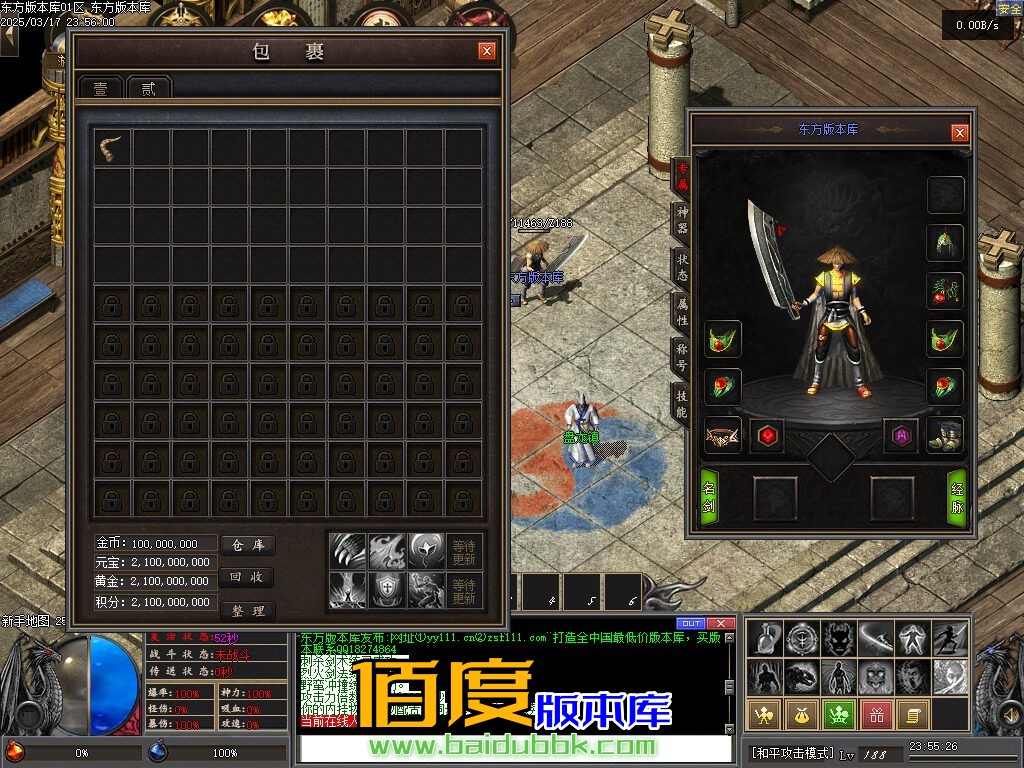The image size is (1024, 768).
Task: Open the money bag icon
Action: [x=802, y=715]
